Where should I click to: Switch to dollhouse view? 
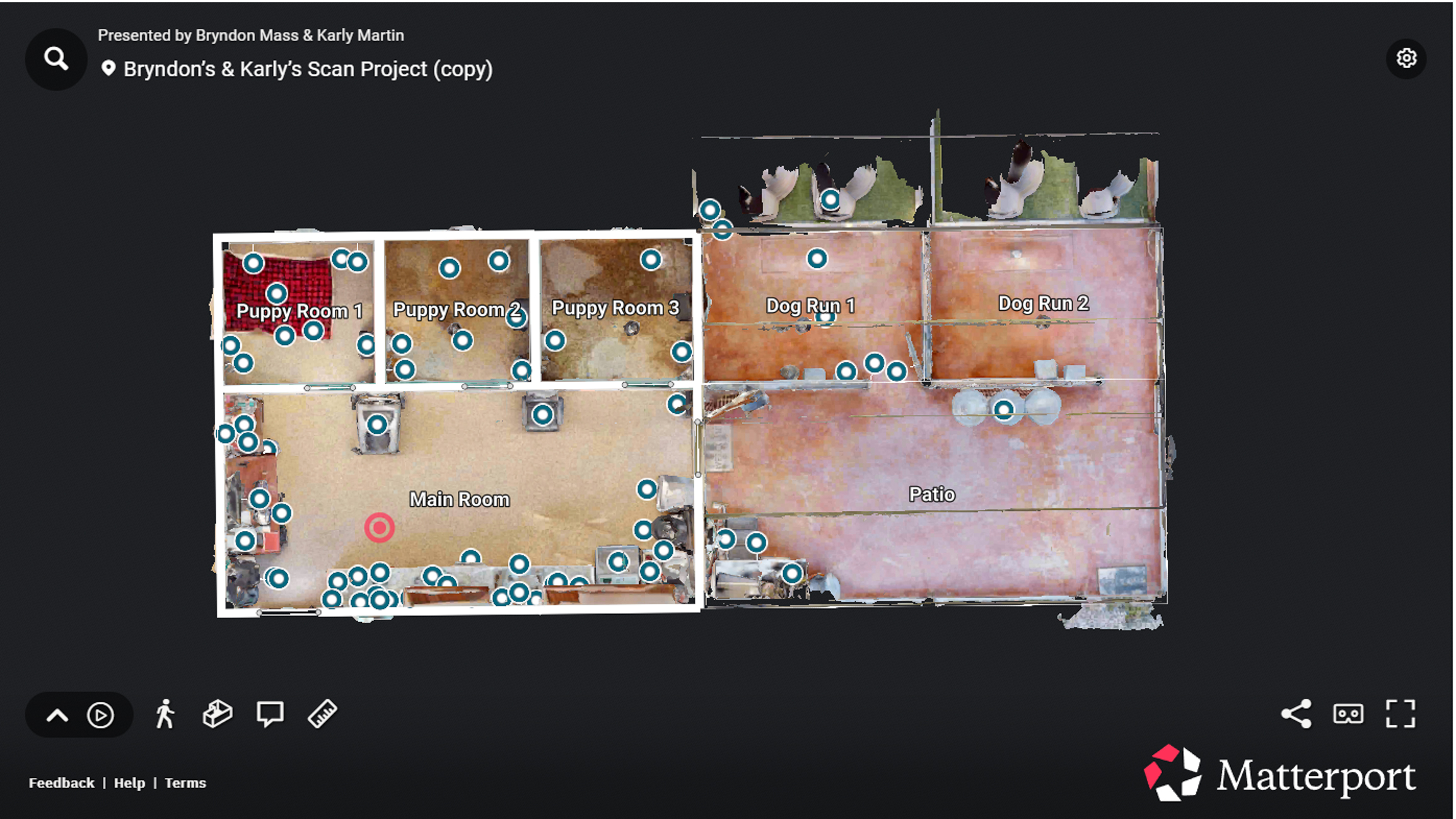[x=216, y=714]
